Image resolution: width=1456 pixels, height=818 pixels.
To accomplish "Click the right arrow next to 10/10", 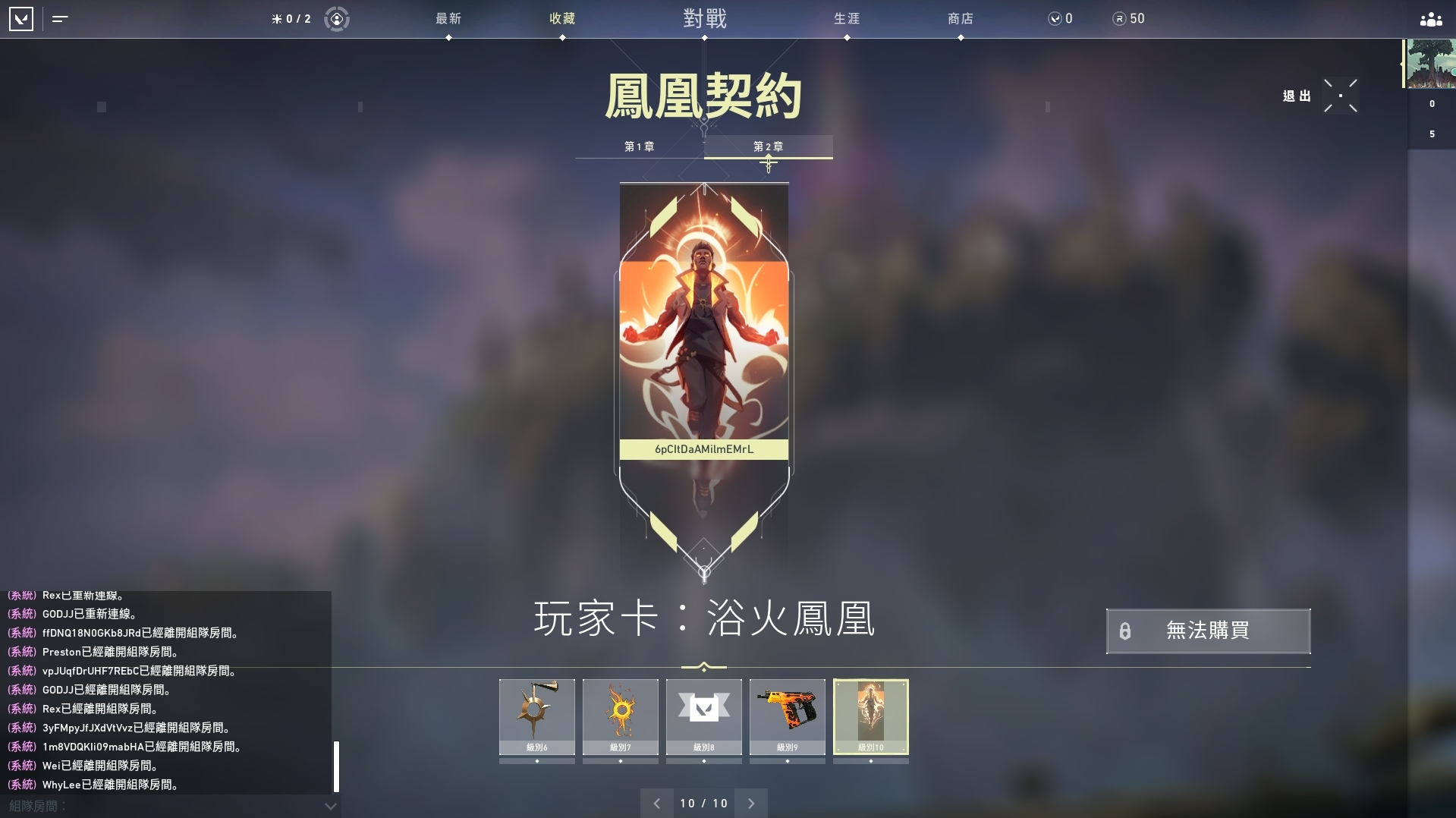I will coord(751,803).
